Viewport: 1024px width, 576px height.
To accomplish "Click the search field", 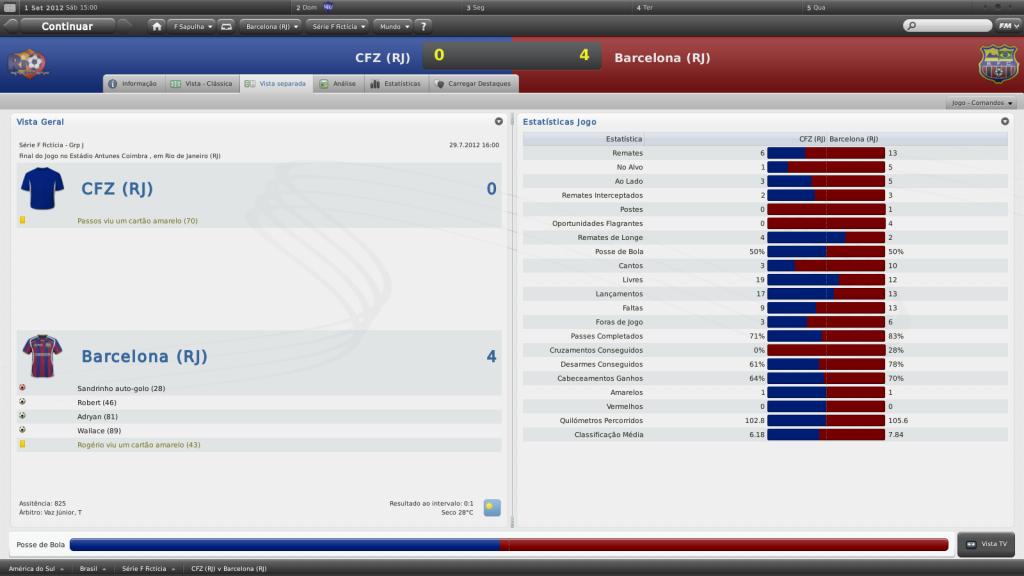I will pyautogui.click(x=945, y=26).
